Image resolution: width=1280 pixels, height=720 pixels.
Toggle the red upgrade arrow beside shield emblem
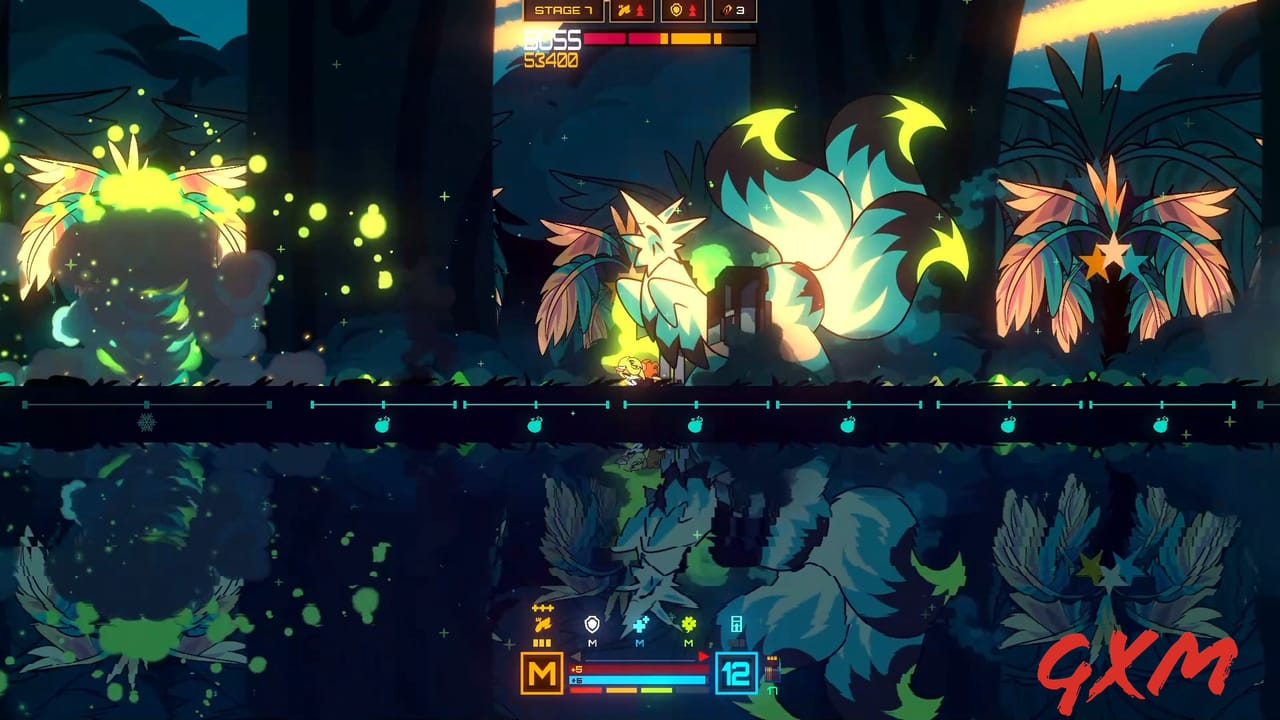coord(692,10)
